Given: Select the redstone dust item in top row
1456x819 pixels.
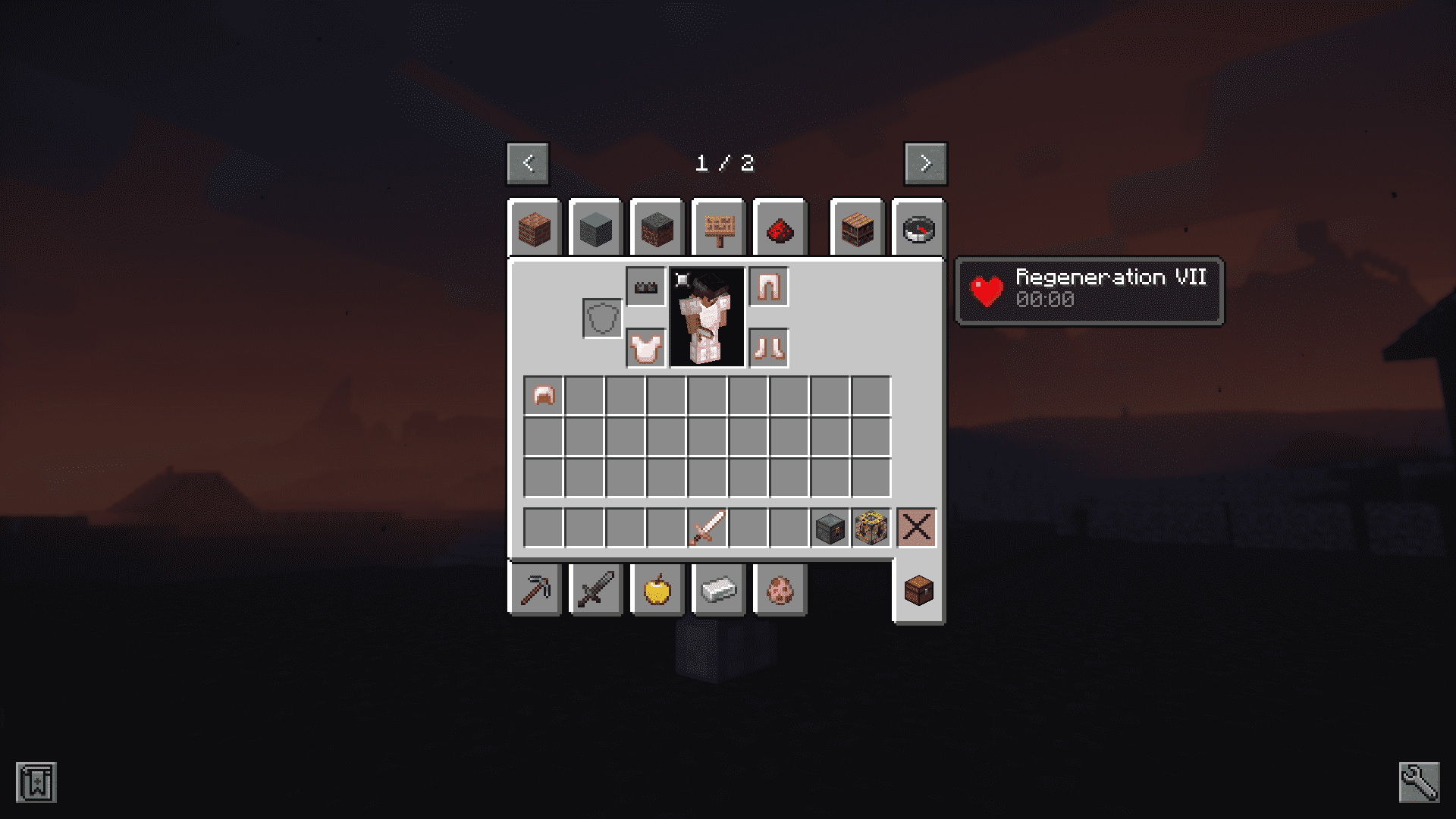Looking at the screenshot, I should [x=780, y=228].
